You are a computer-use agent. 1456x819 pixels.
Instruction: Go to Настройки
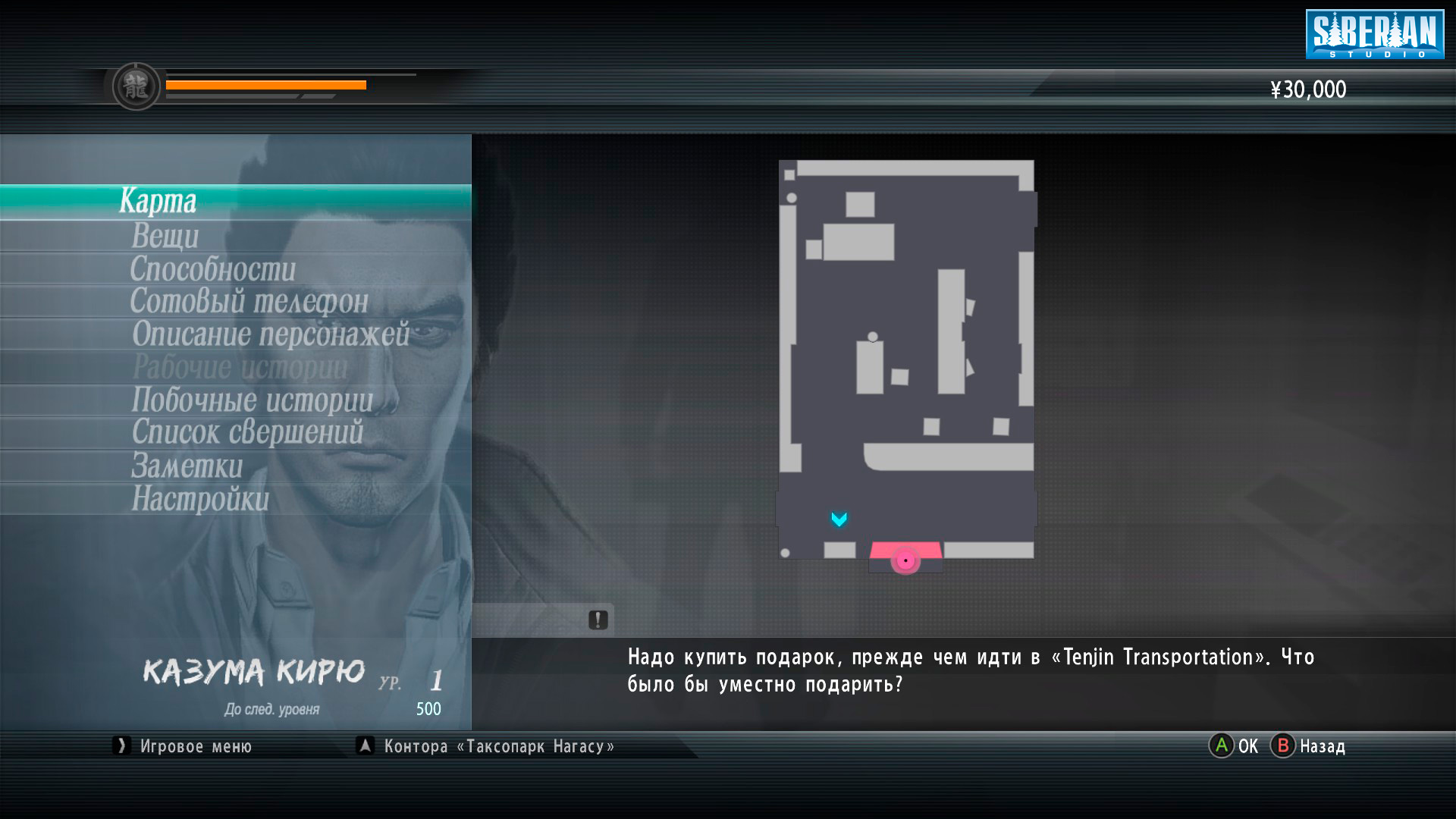coord(200,499)
